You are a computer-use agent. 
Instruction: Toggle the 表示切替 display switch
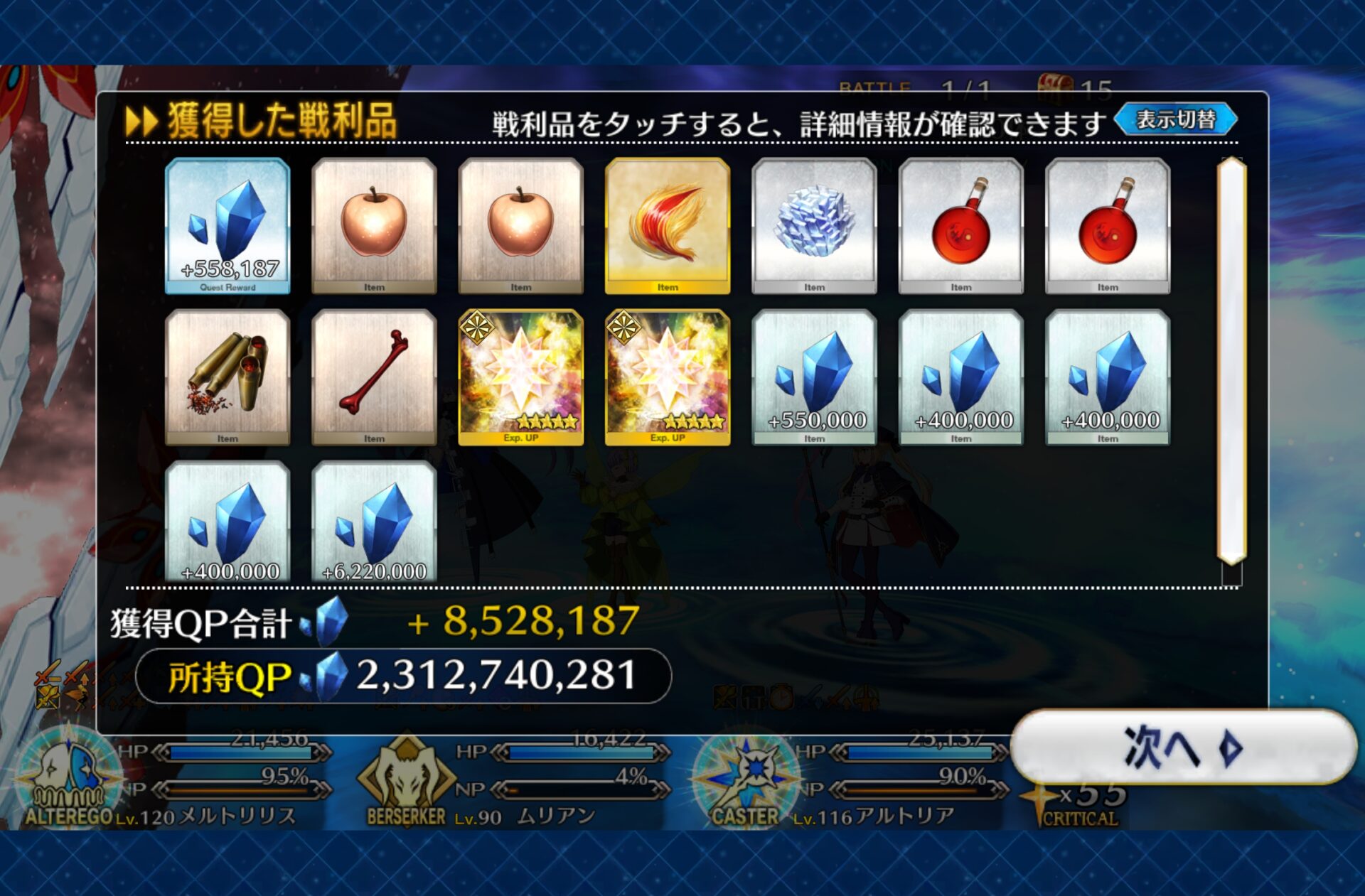click(x=1176, y=120)
